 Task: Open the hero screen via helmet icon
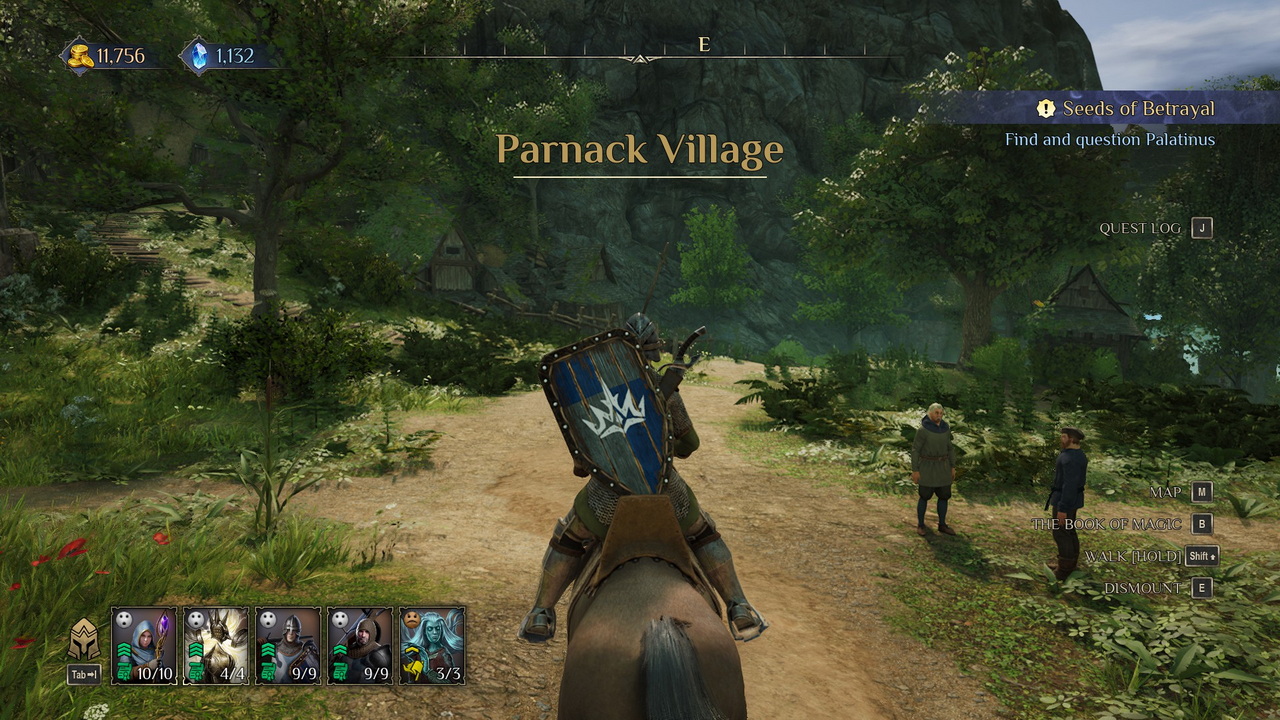pyautogui.click(x=84, y=640)
